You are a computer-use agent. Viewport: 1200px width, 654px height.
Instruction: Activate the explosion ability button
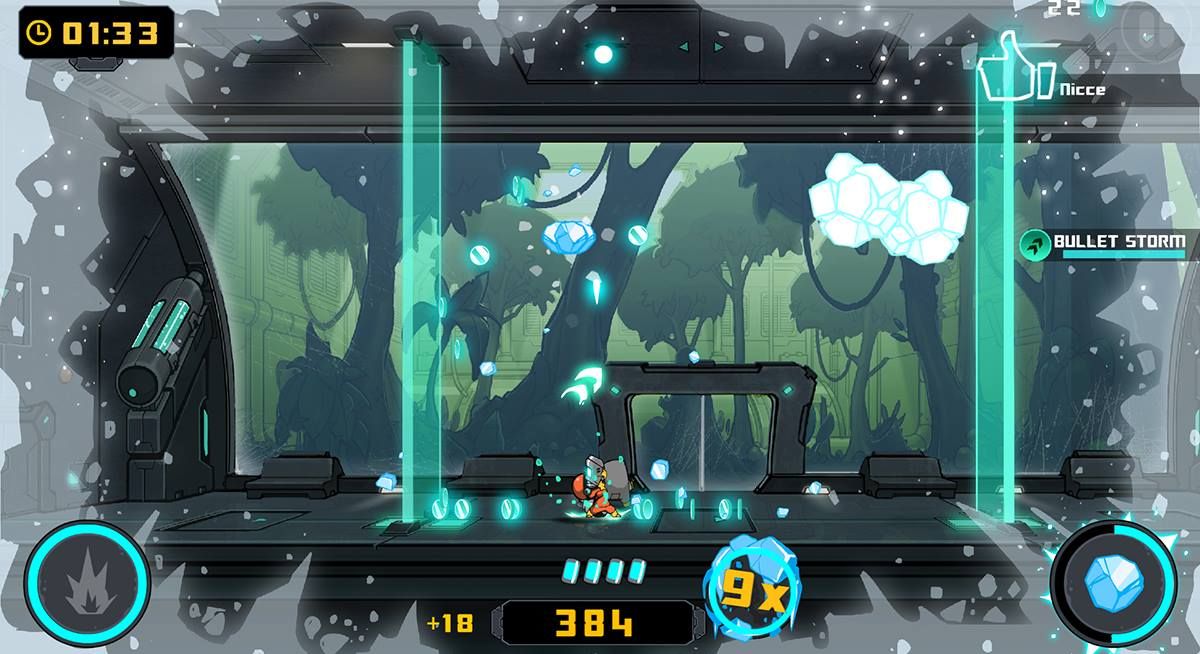88,585
